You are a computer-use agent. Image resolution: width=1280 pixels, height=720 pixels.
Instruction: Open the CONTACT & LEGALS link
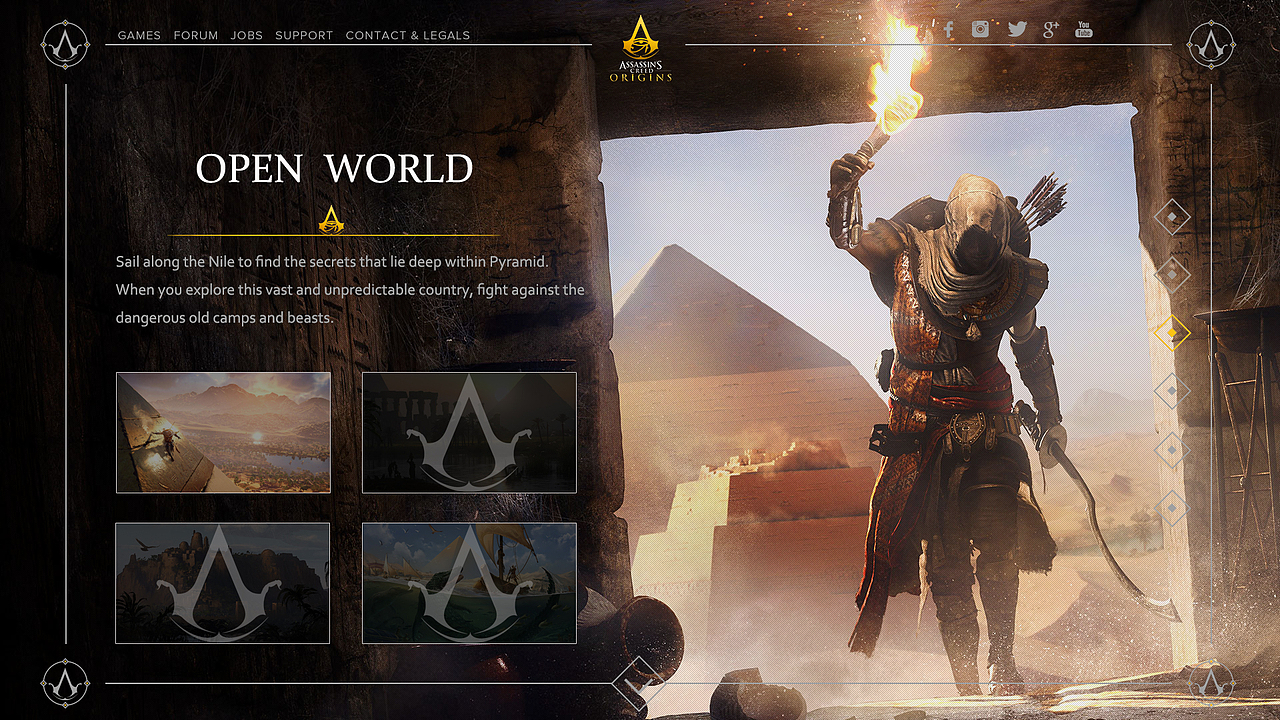[x=407, y=35]
